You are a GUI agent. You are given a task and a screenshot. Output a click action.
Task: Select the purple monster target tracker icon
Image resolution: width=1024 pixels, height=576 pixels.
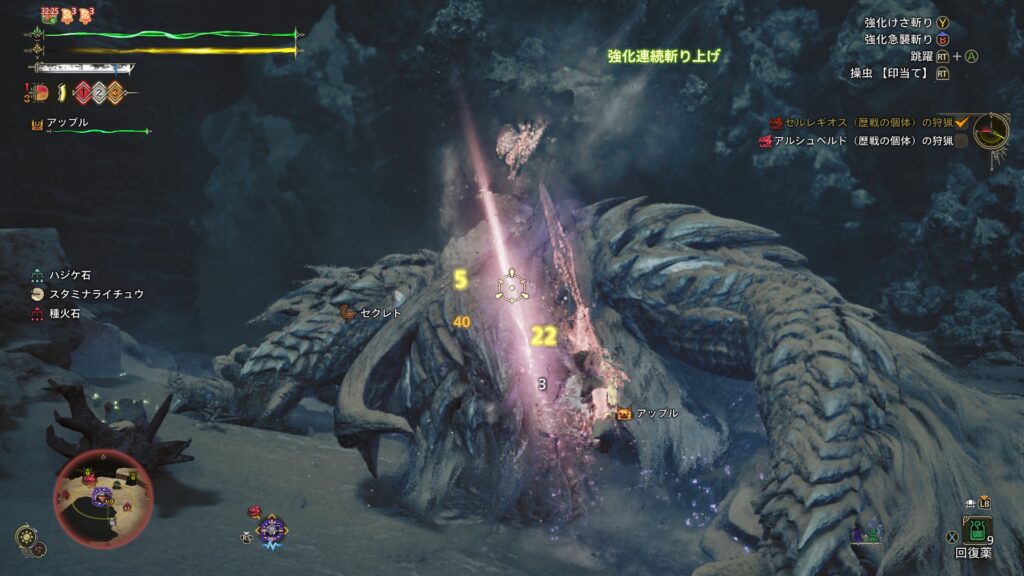[x=270, y=527]
